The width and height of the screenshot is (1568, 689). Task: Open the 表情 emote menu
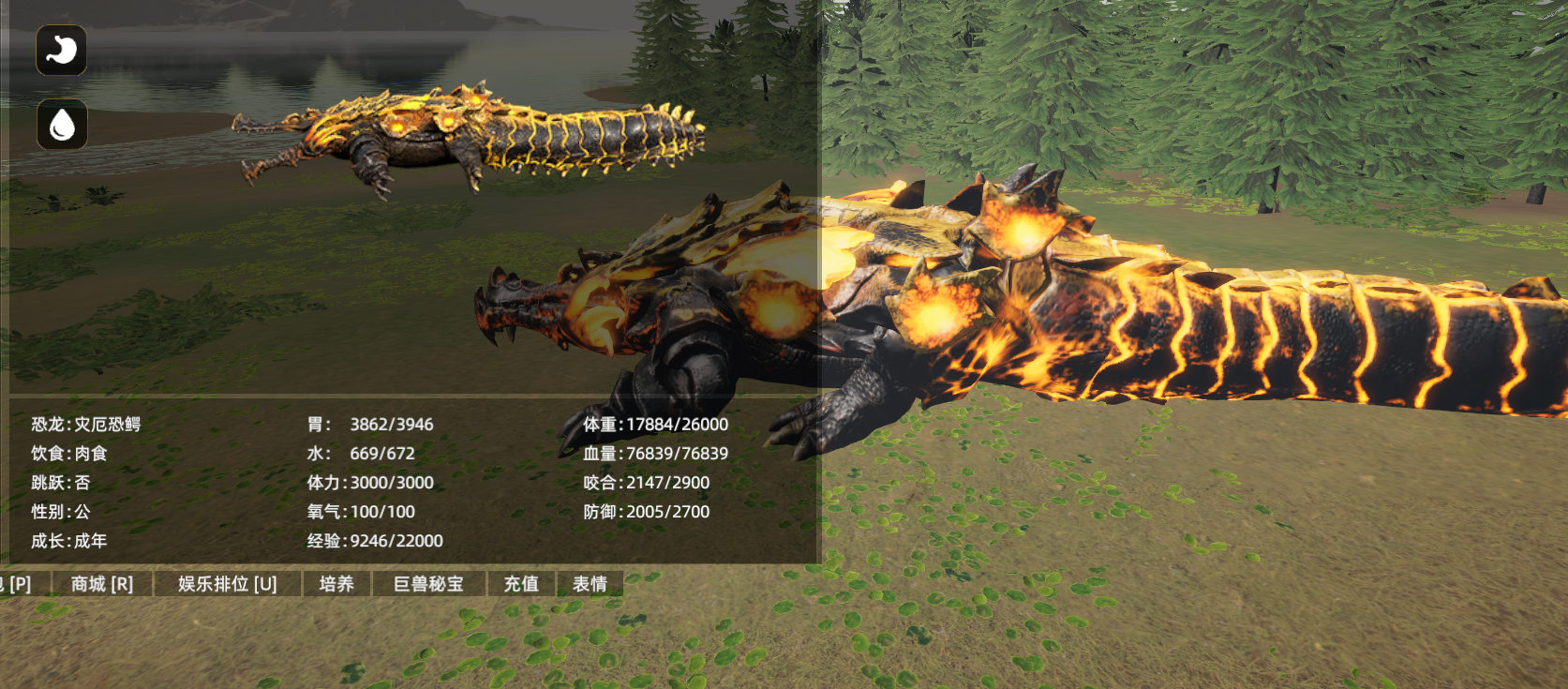coord(590,584)
